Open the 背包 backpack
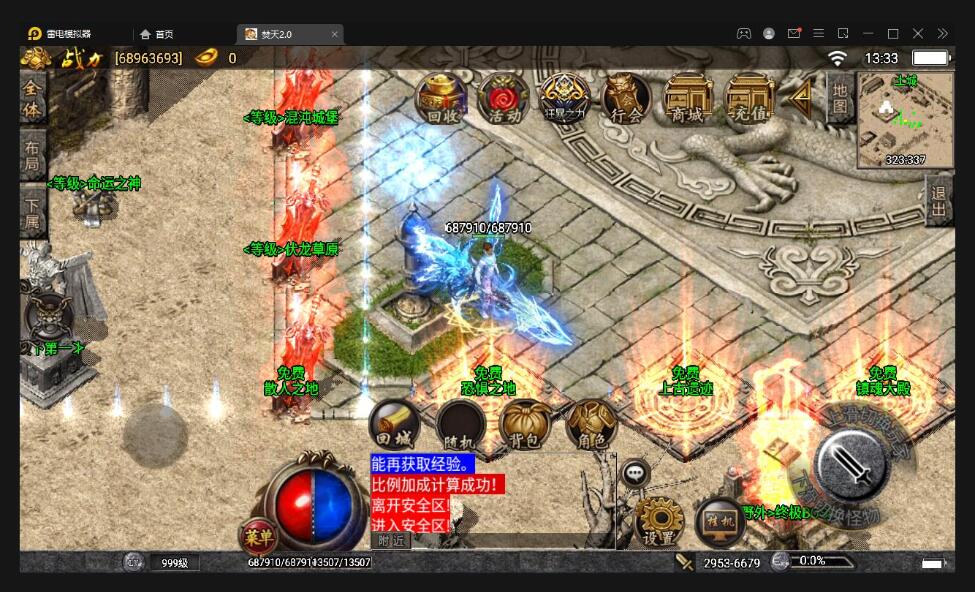The image size is (975, 592). click(x=524, y=424)
